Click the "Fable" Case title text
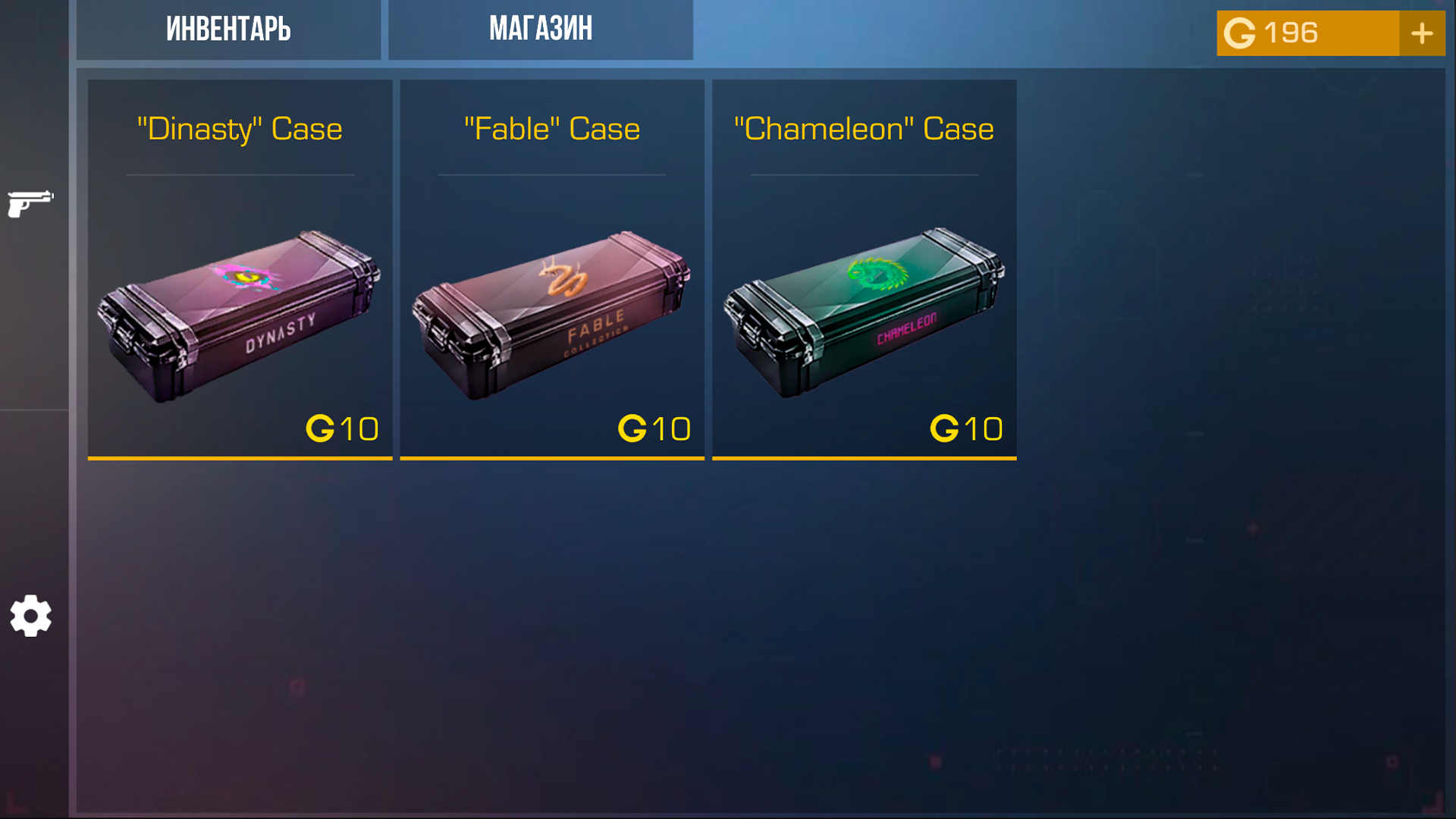The height and width of the screenshot is (819, 1456). coord(551,129)
